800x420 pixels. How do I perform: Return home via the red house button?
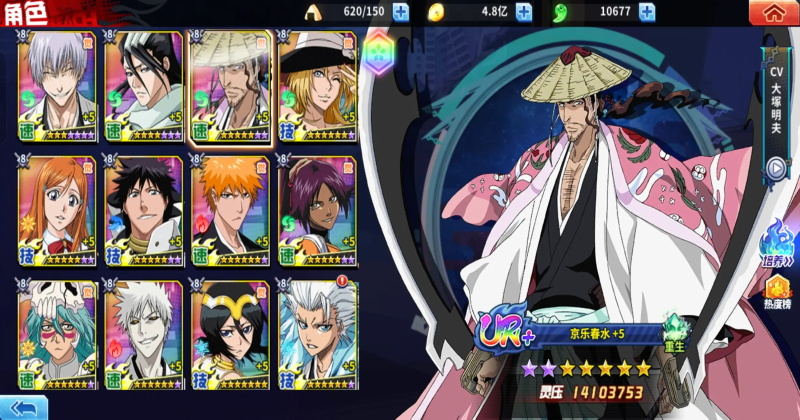coord(772,13)
